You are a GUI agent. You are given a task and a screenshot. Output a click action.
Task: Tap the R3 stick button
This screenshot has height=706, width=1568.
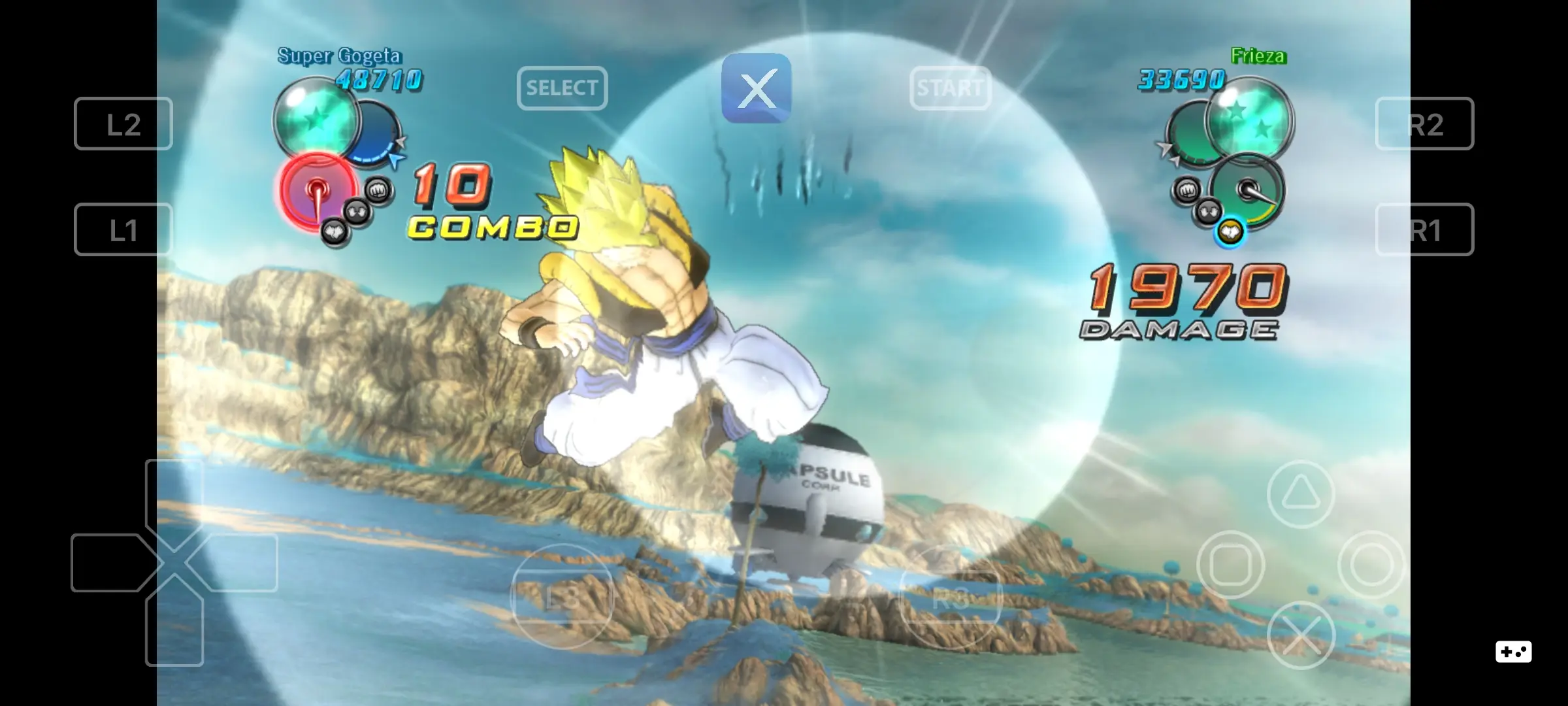point(951,596)
